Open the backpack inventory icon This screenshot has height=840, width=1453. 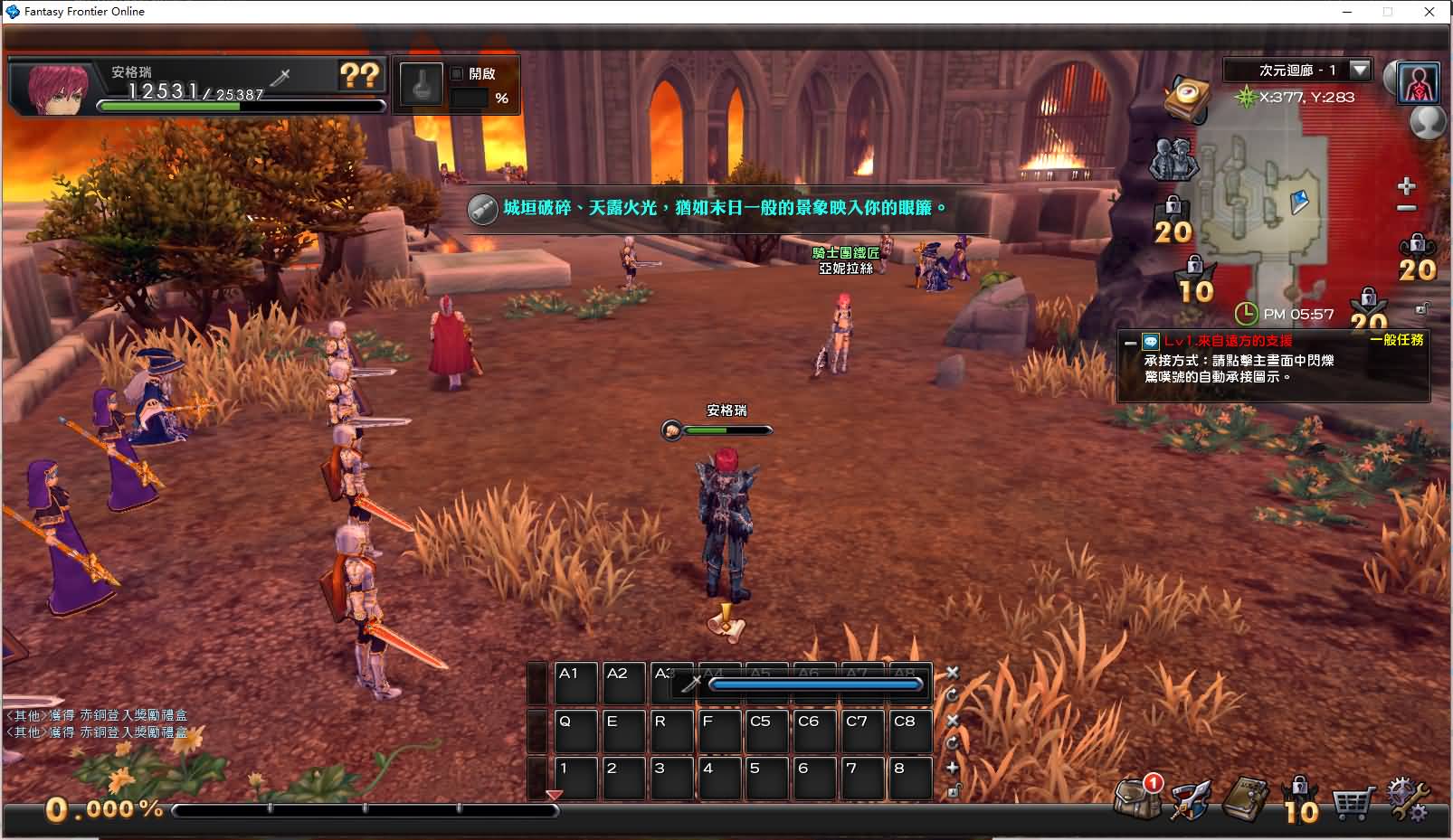[x=1135, y=798]
